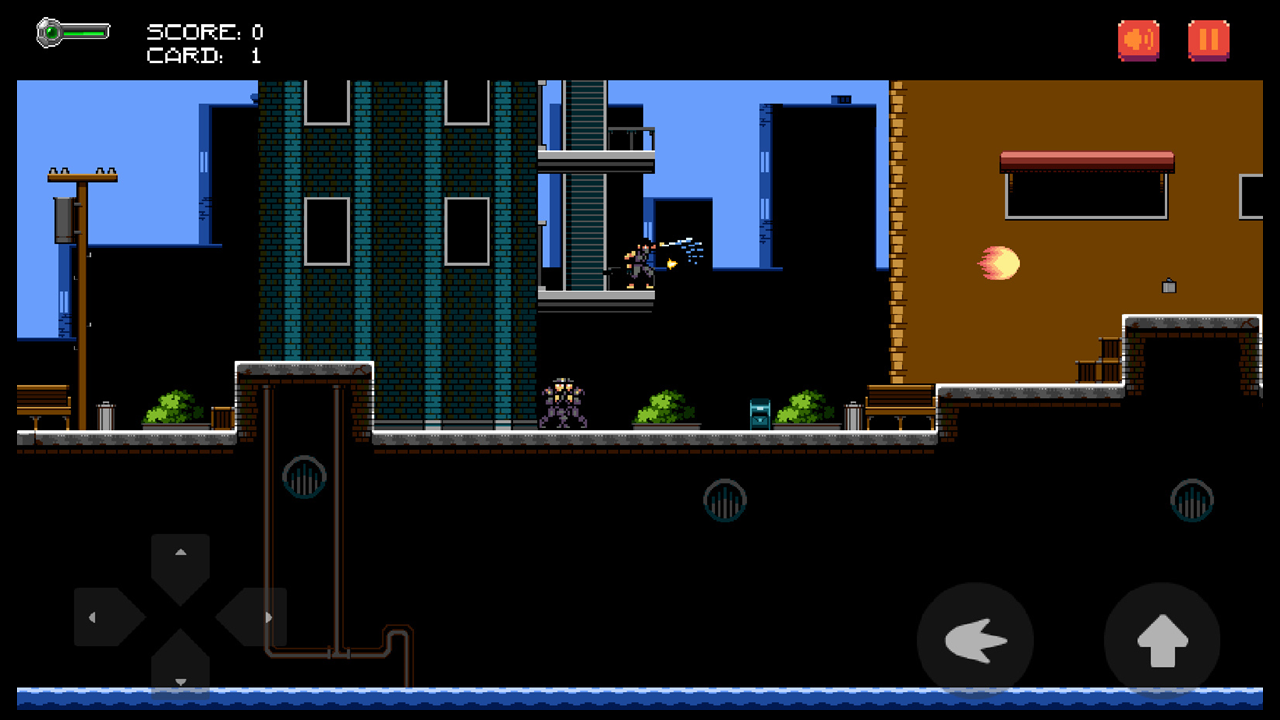Image resolution: width=1280 pixels, height=720 pixels.
Task: Select the ninja character firing his weapon
Action: [640, 260]
